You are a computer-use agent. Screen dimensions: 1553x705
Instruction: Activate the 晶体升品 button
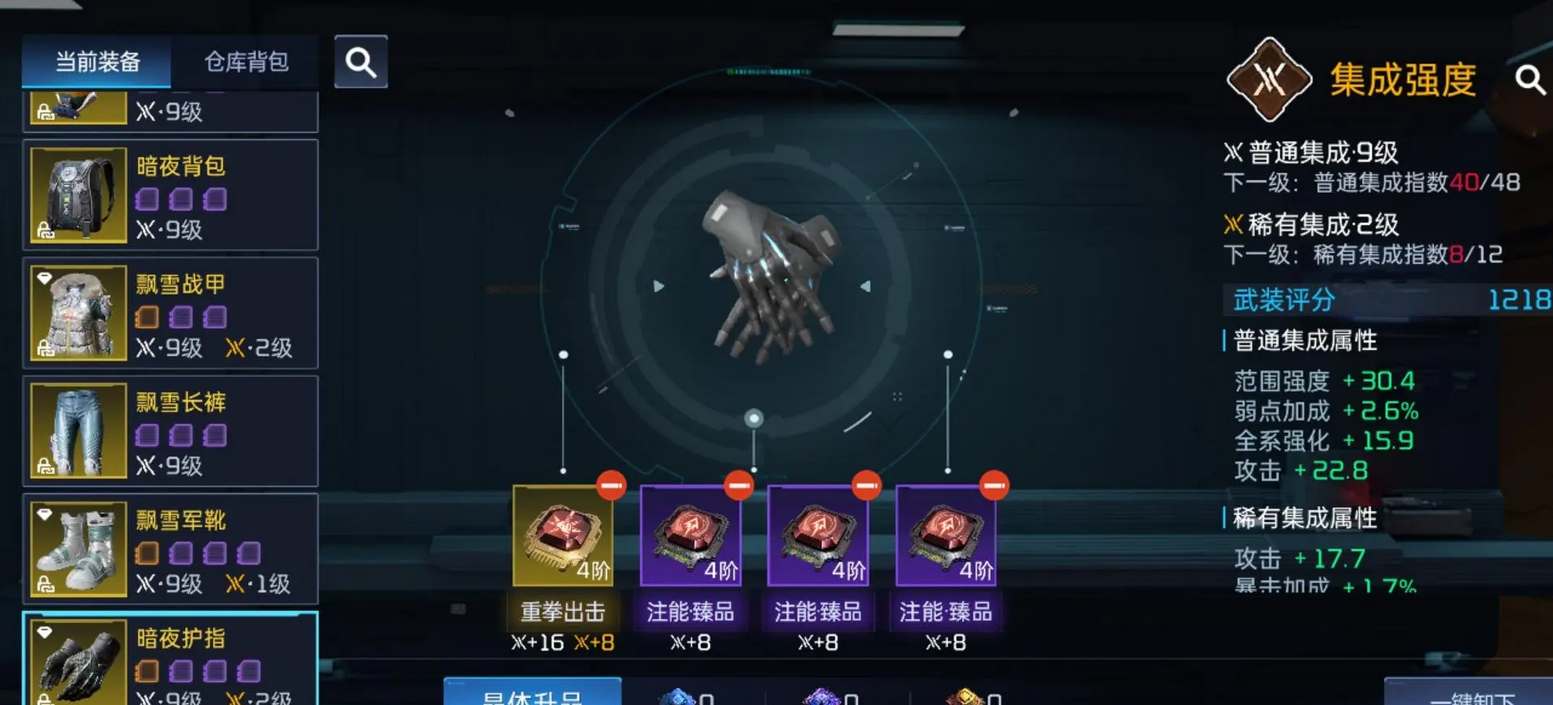coord(532,694)
